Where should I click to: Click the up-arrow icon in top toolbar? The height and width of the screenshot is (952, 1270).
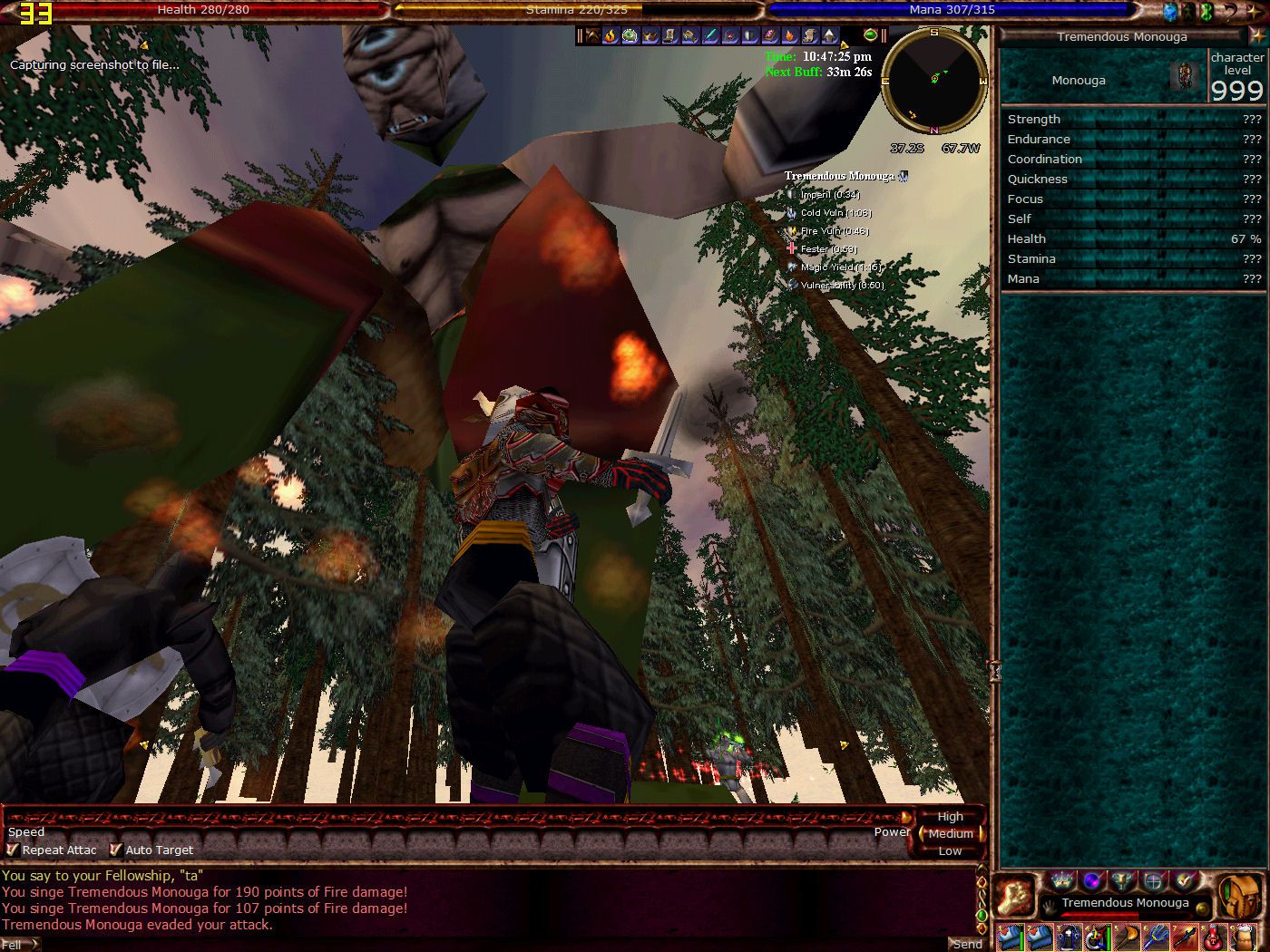tap(829, 36)
